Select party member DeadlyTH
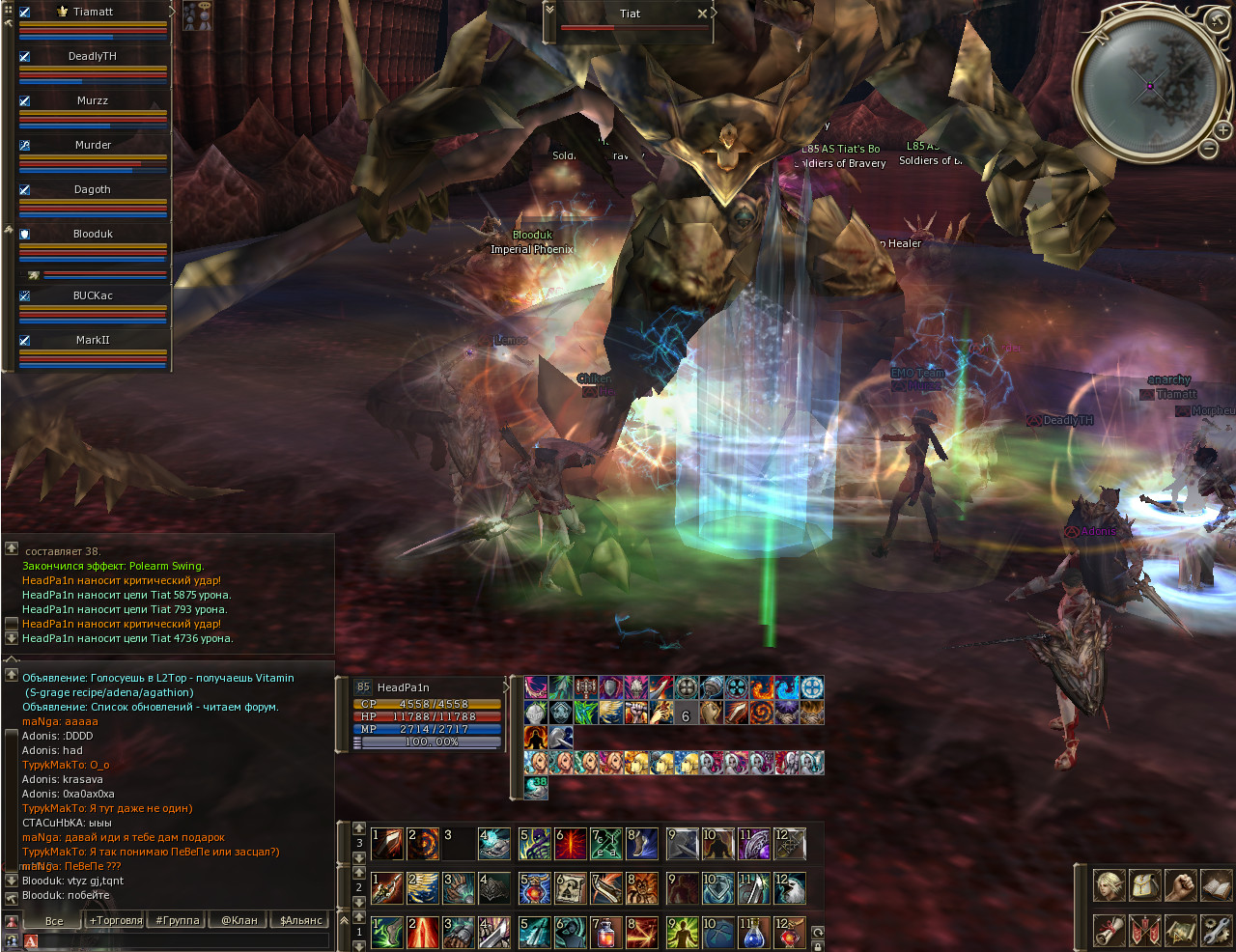This screenshot has width=1236, height=952. (x=93, y=56)
